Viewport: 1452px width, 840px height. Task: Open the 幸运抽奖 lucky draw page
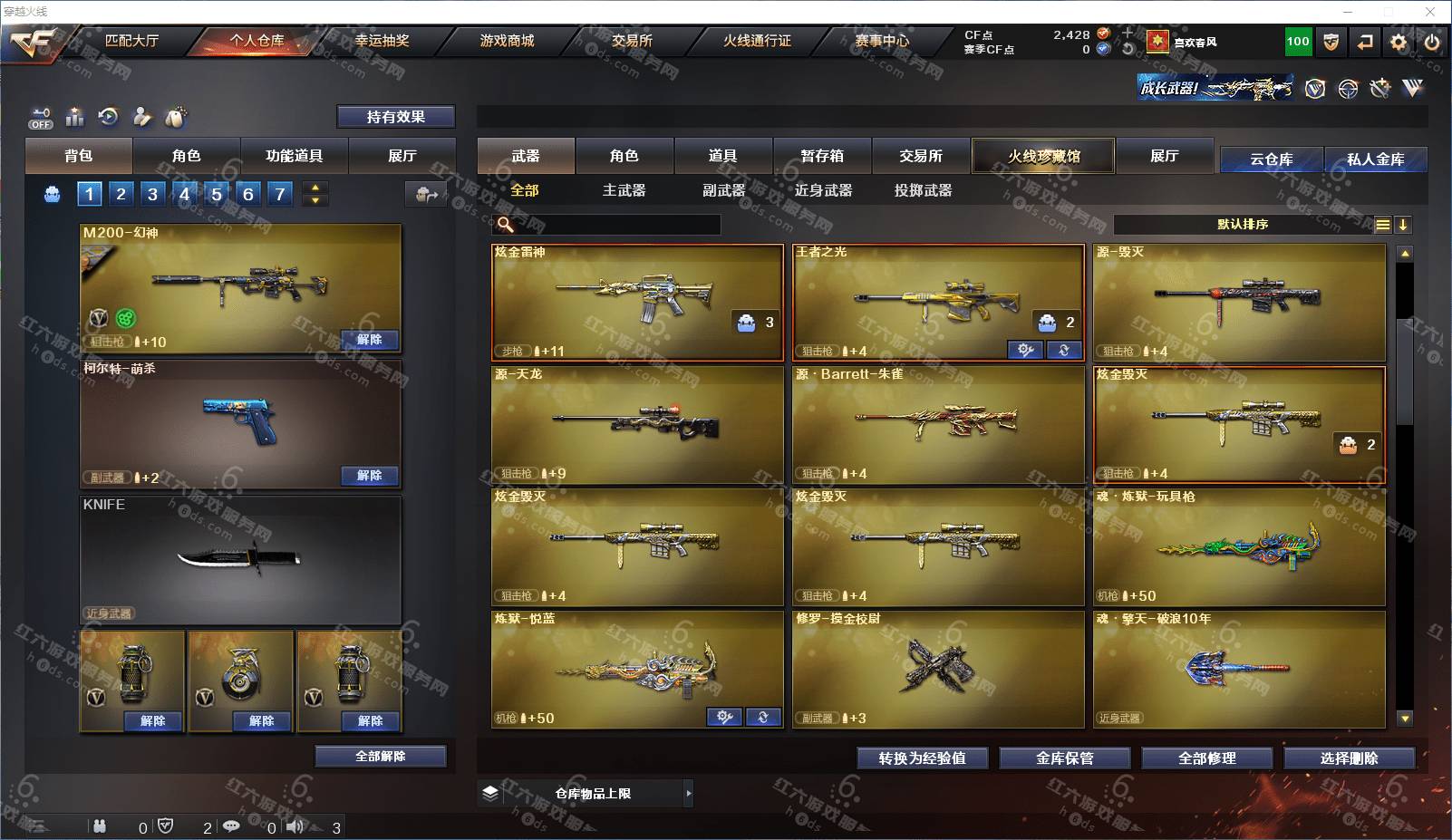(382, 41)
